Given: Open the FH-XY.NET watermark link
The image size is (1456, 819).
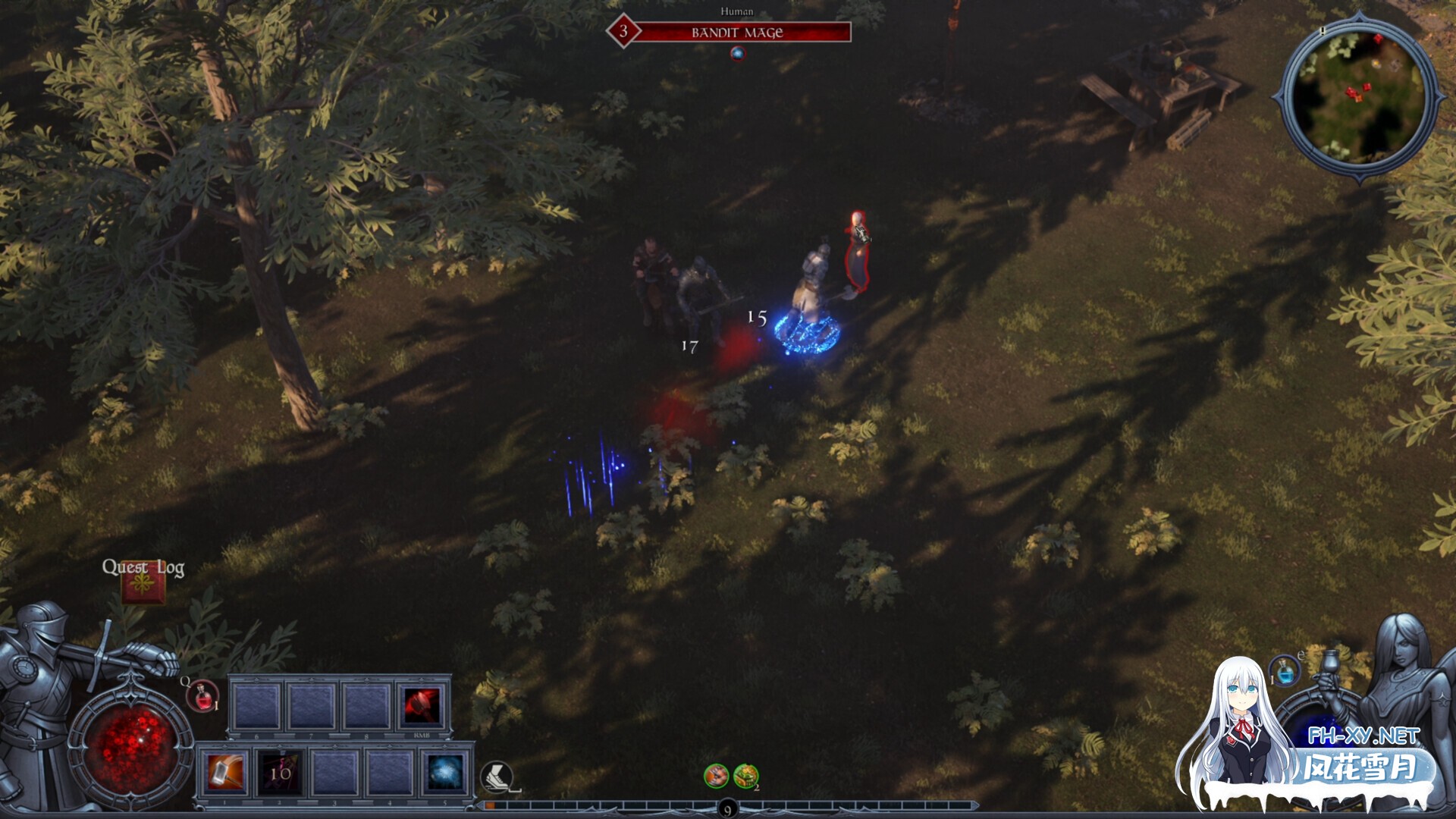Looking at the screenshot, I should tap(1363, 736).
